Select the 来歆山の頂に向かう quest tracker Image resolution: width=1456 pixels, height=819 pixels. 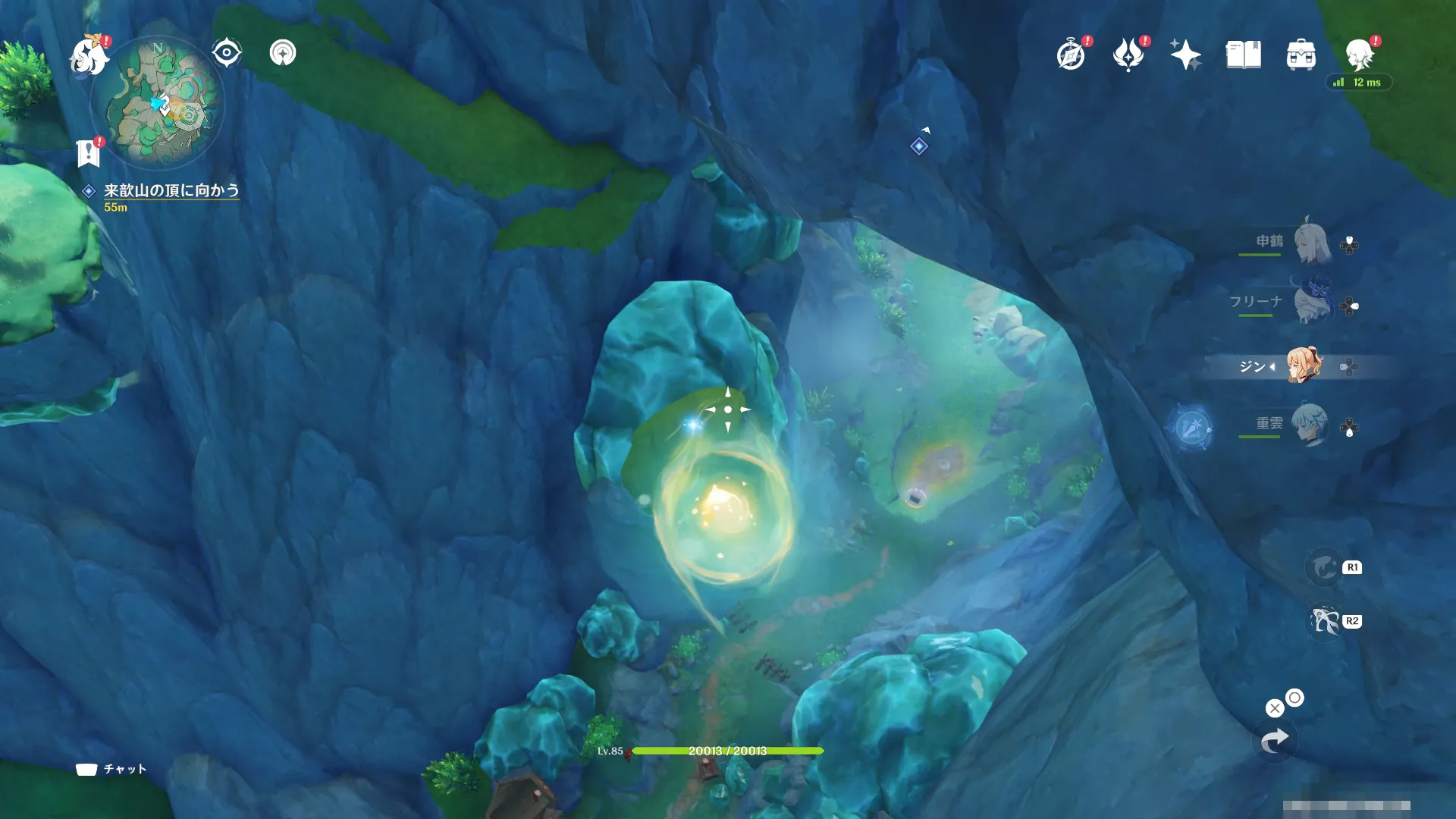(171, 190)
